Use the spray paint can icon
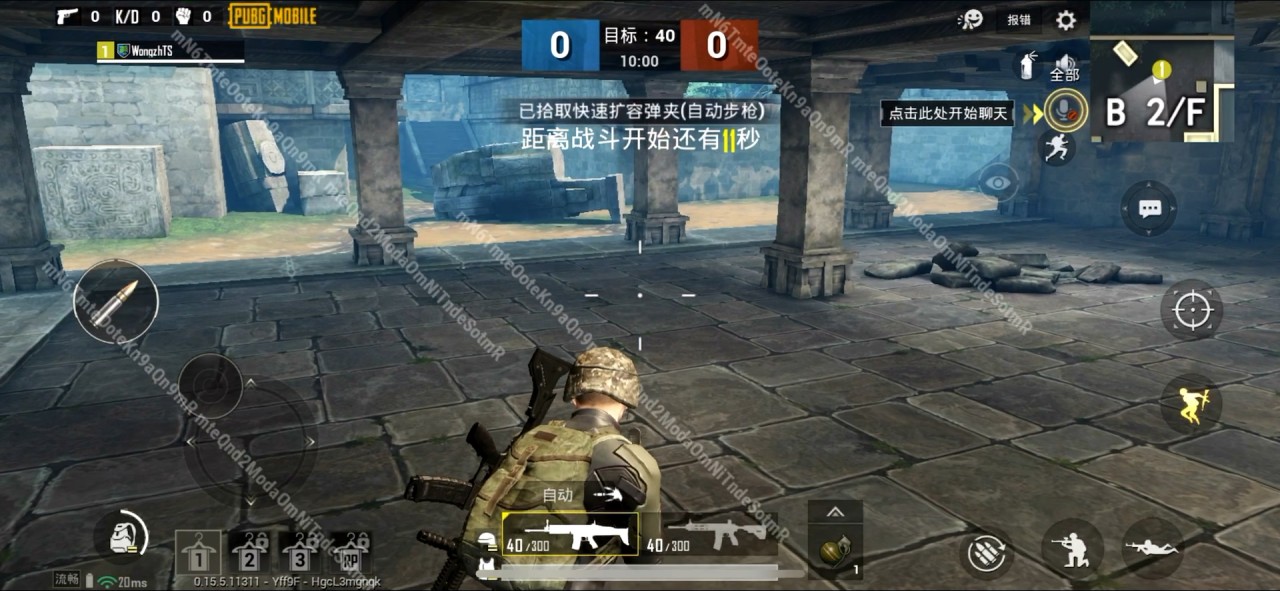This screenshot has width=1280, height=591. coord(1026,67)
